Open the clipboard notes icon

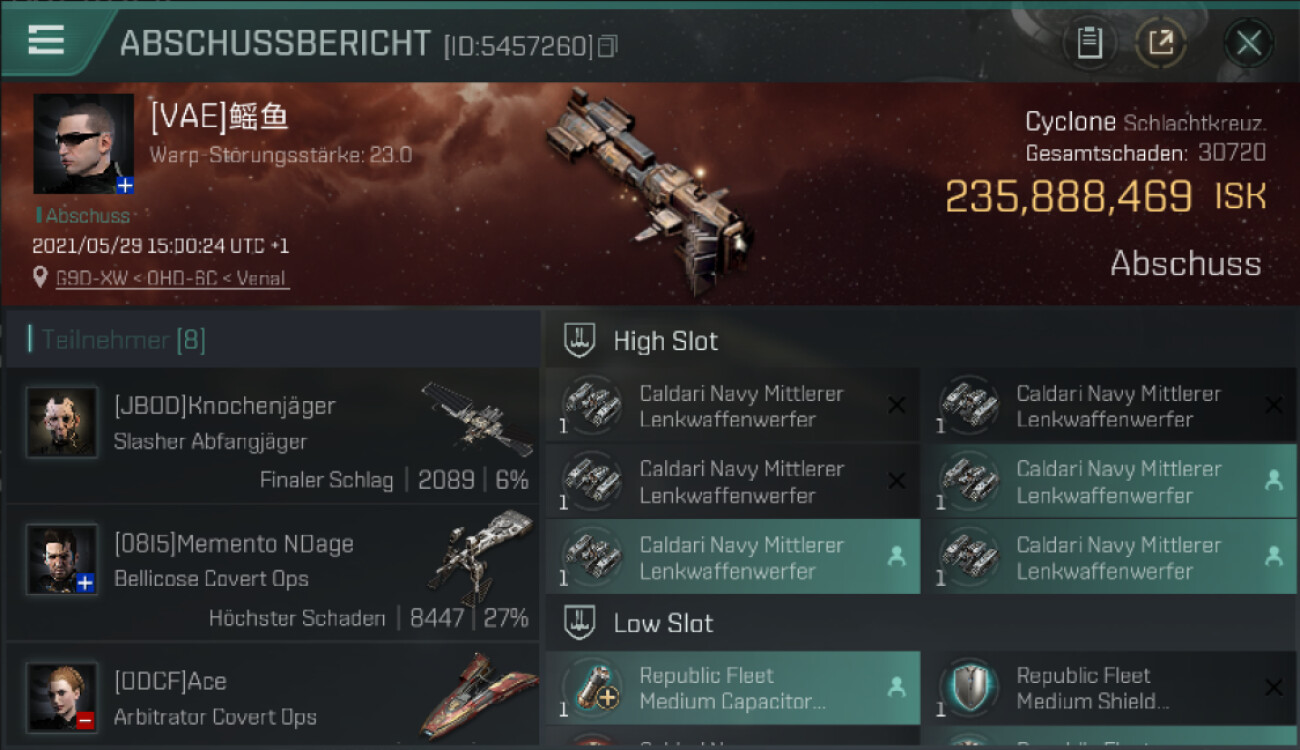pyautogui.click(x=1089, y=43)
